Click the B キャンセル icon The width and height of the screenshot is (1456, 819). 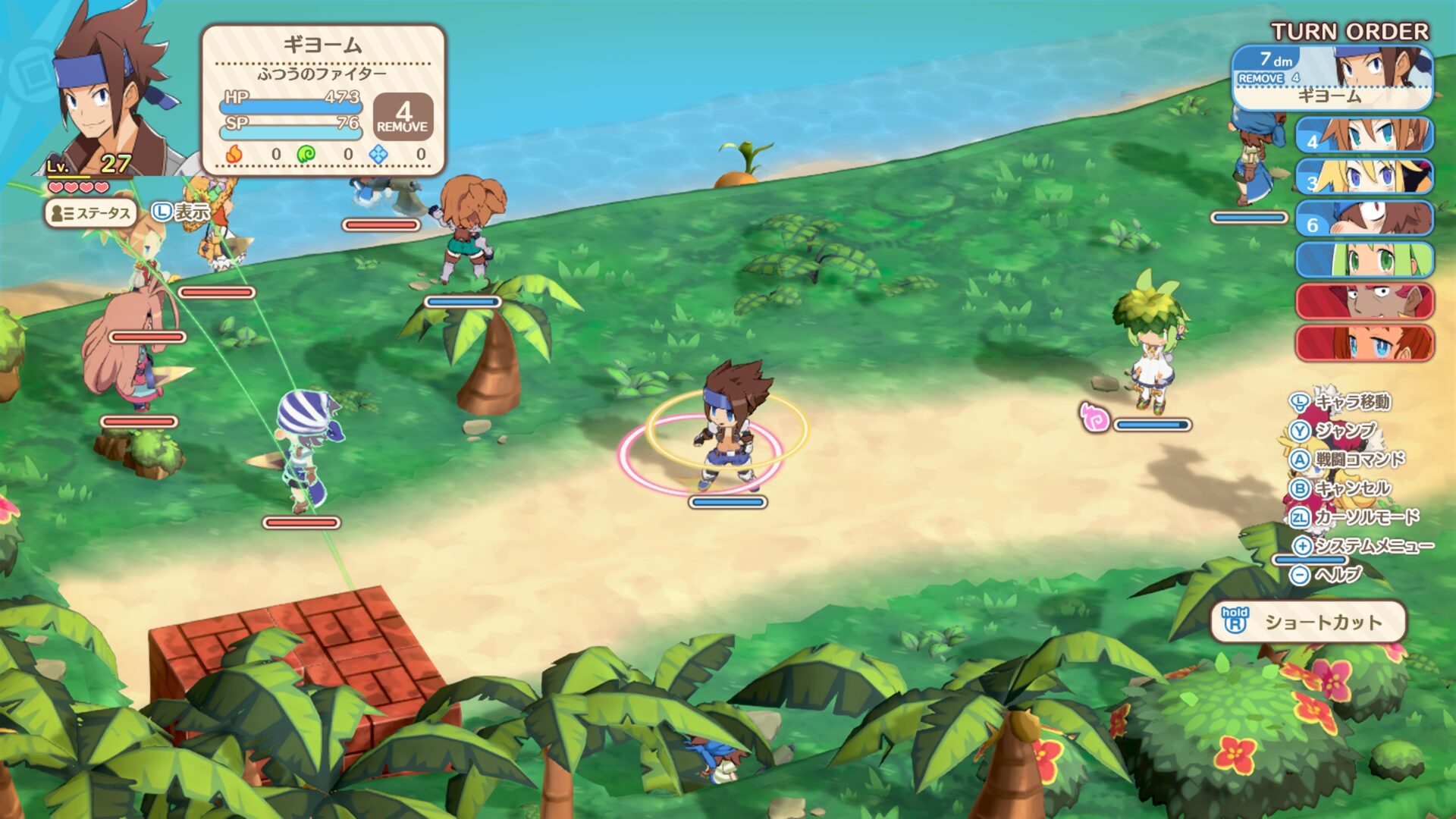pos(1301,488)
